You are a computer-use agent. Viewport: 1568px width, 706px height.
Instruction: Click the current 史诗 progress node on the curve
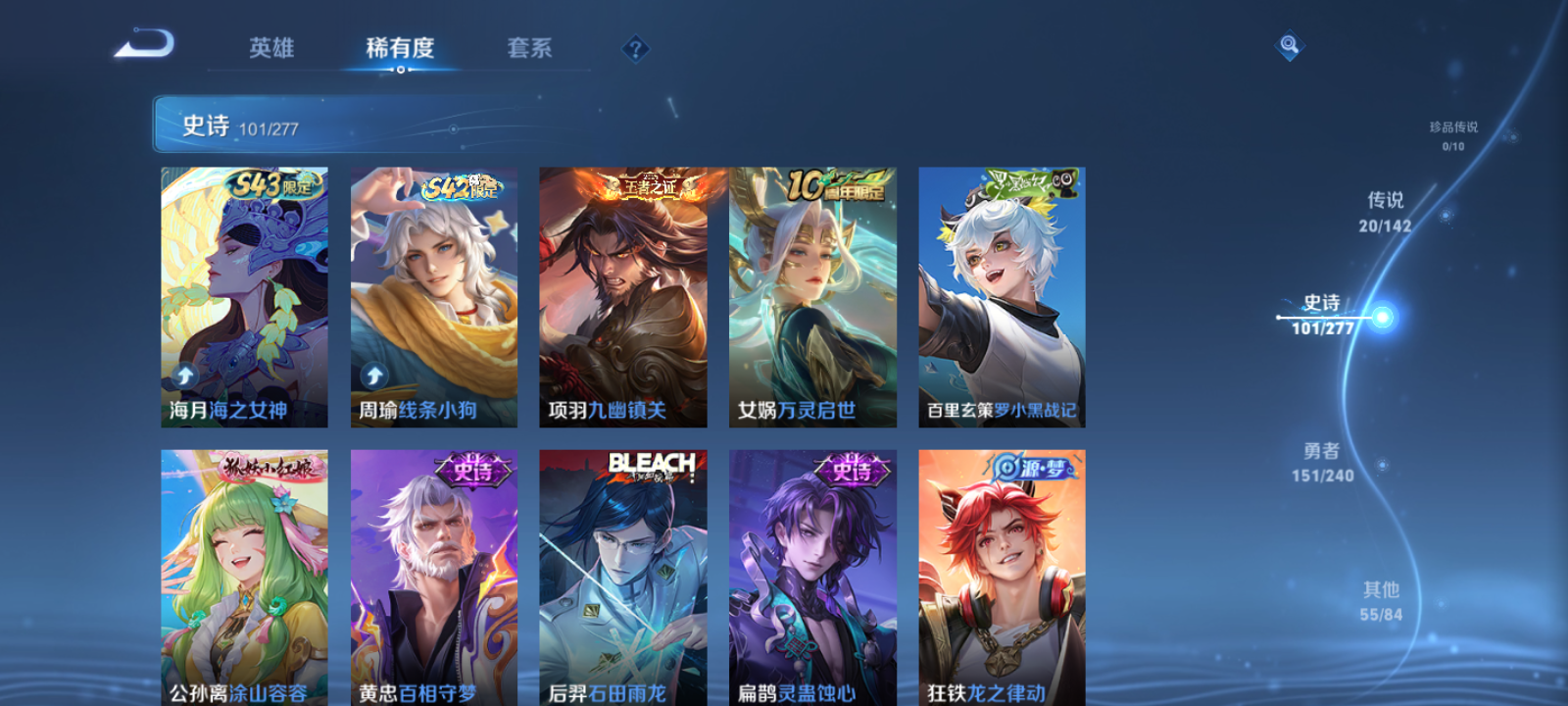[1381, 318]
